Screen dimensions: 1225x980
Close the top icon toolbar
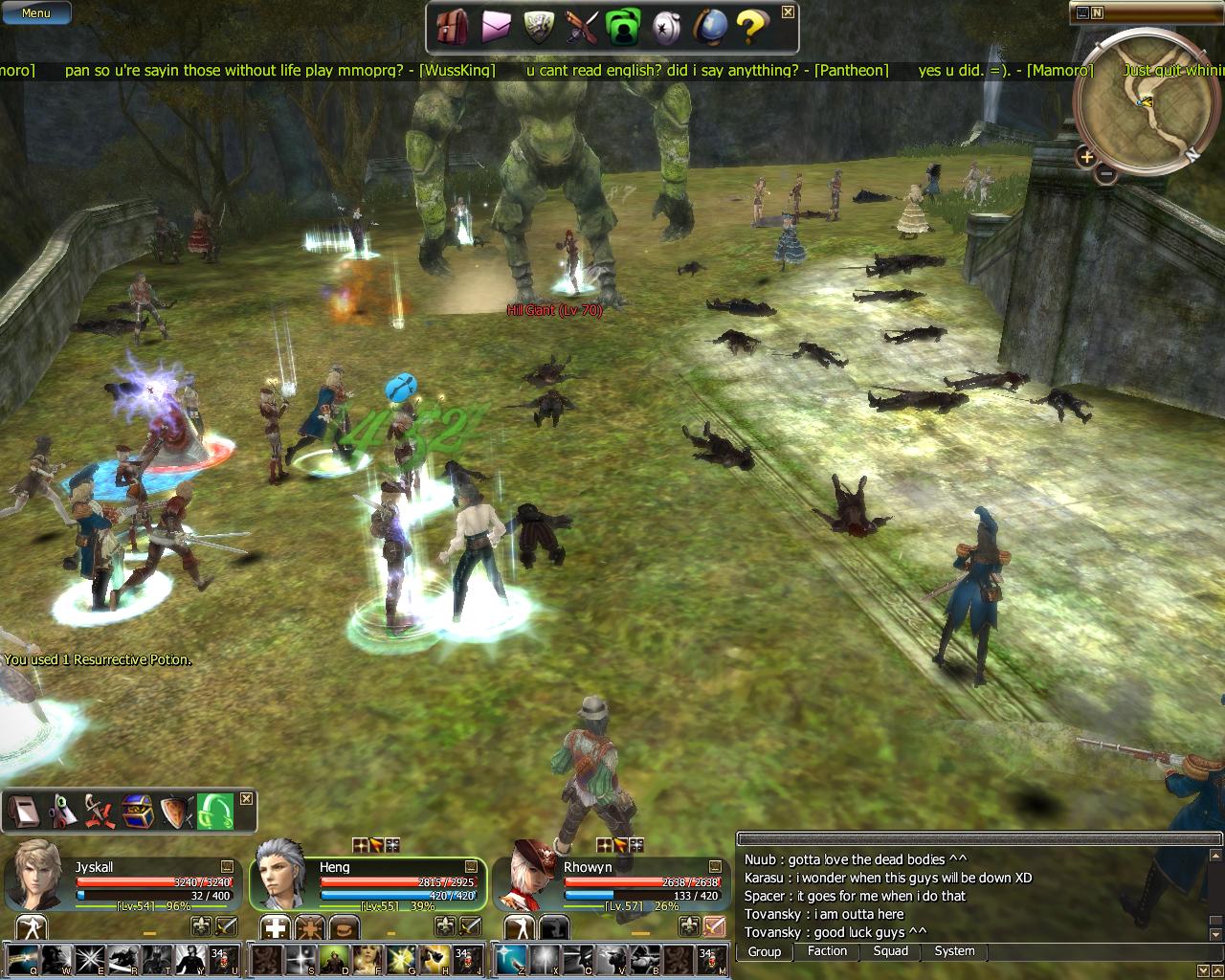pyautogui.click(x=788, y=12)
